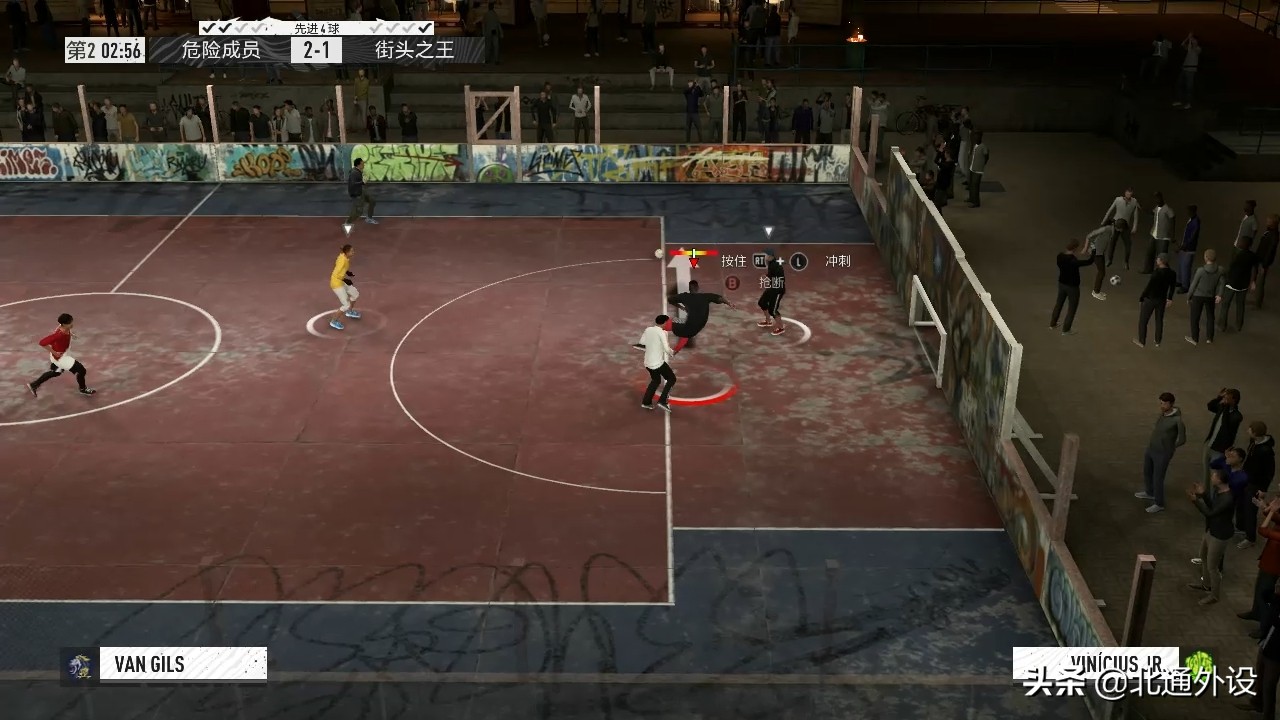The image size is (1280, 720).
Task: Open the match clock showing 第2 02:56
Action: pos(105,48)
